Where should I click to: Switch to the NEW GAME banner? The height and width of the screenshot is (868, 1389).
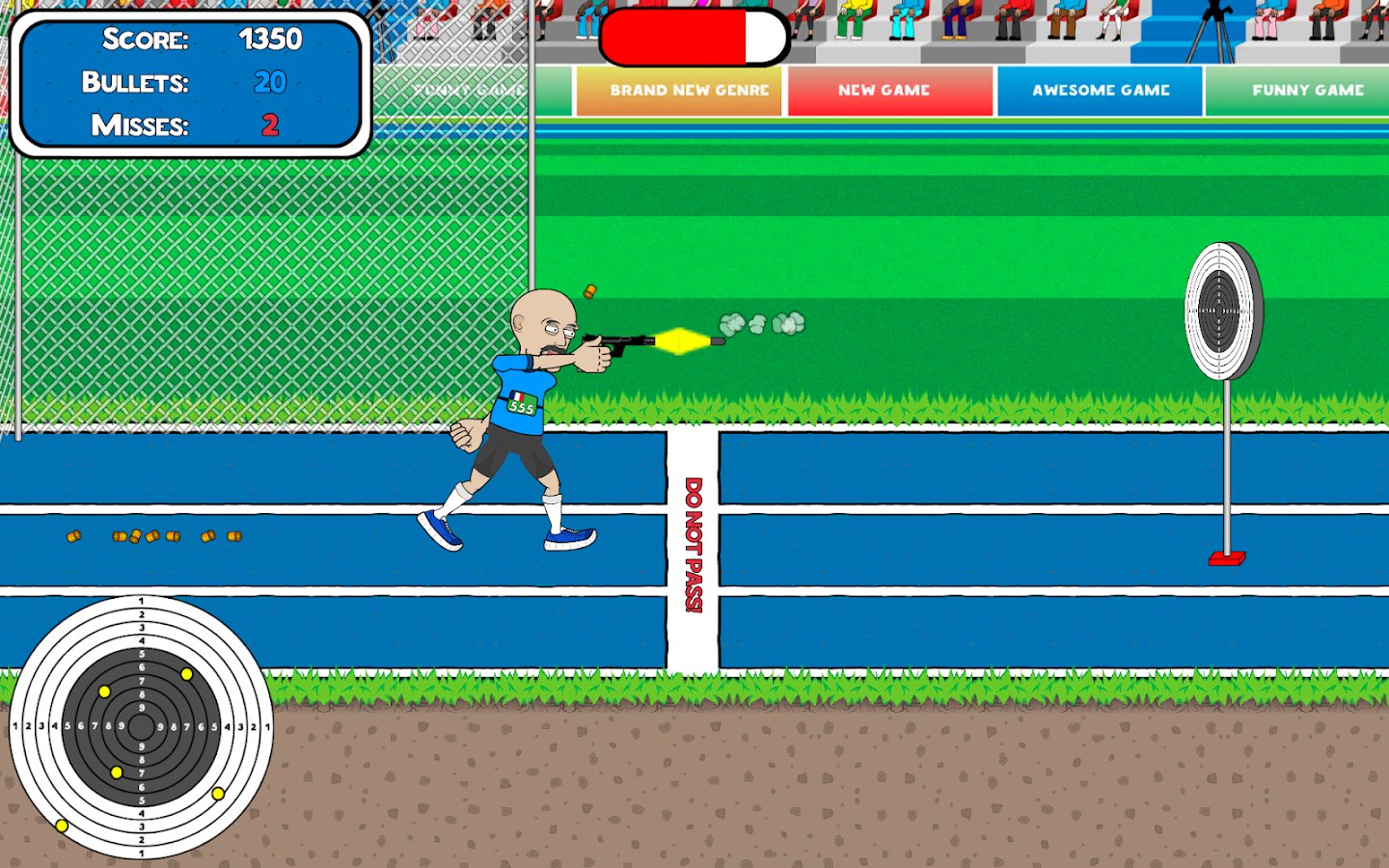[885, 90]
